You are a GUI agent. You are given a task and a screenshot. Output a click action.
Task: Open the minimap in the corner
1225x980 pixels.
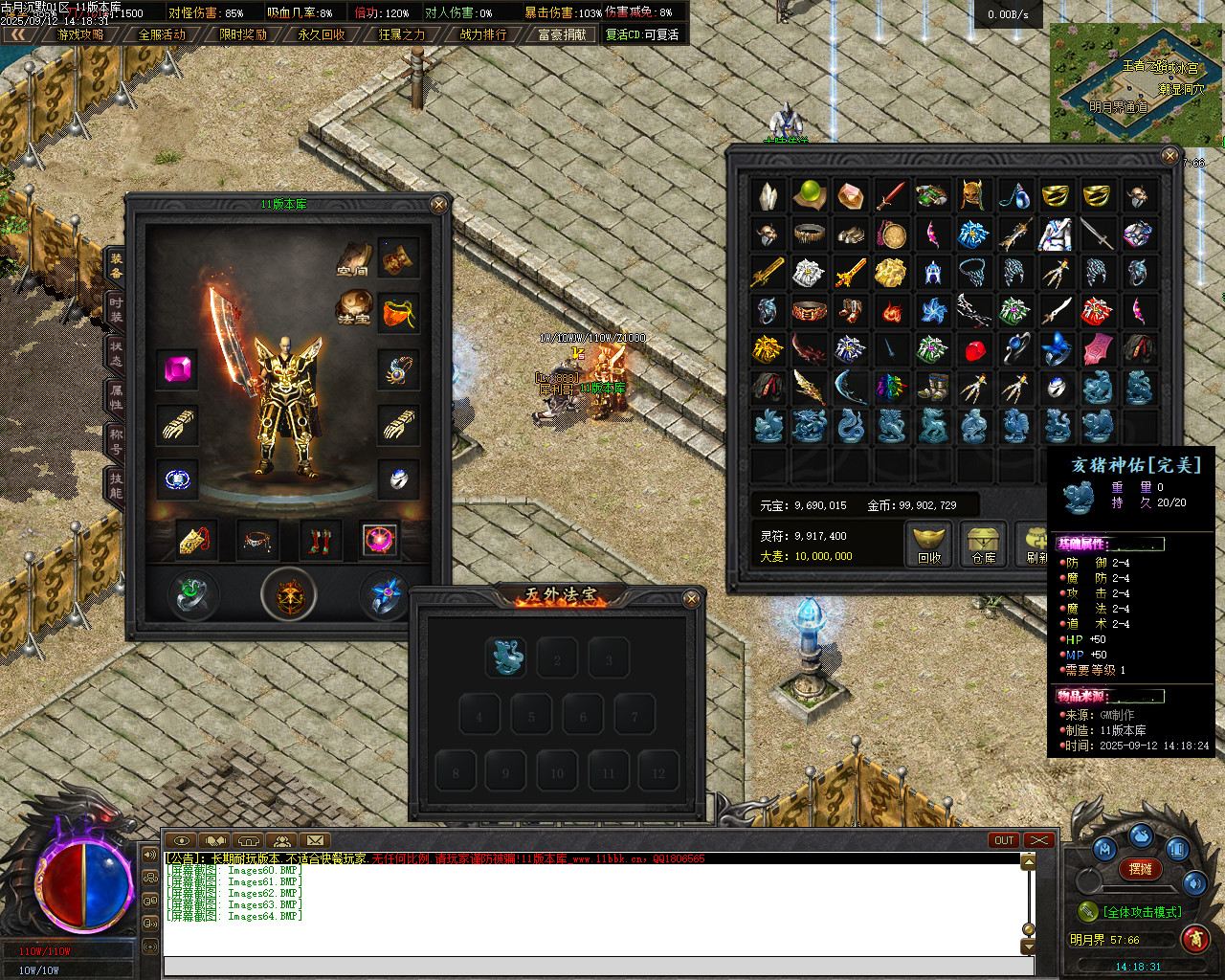pyautogui.click(x=1136, y=83)
